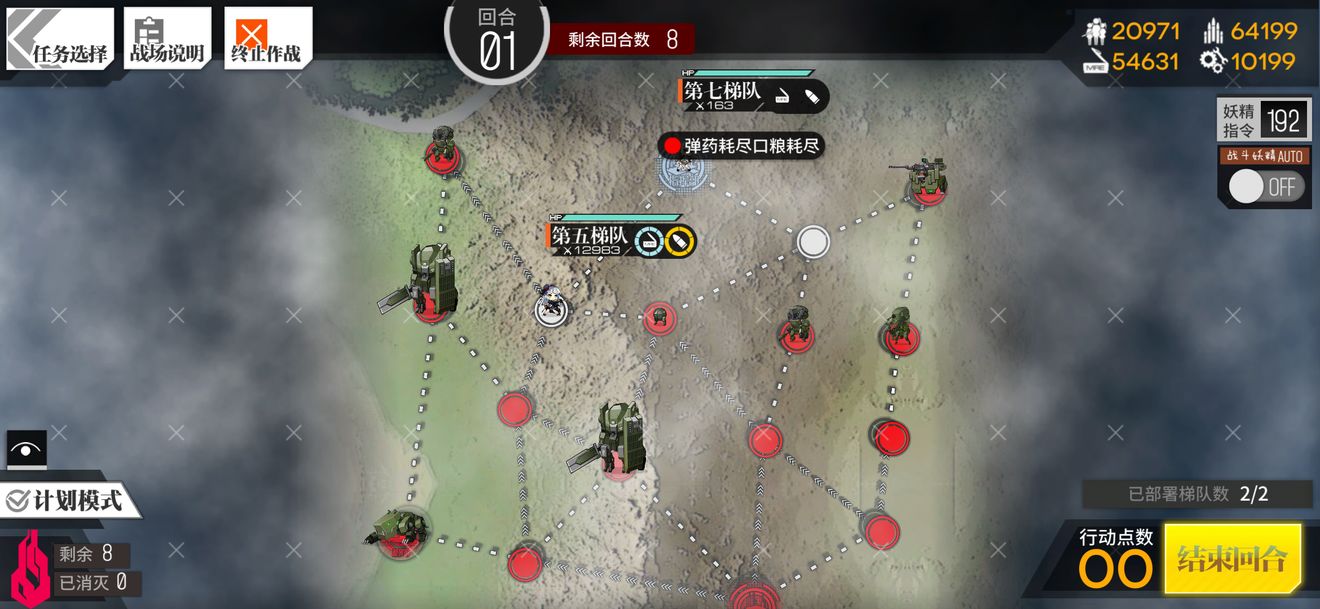End the turn with 结束回合
This screenshot has width=1320, height=609.
click(x=1232, y=558)
